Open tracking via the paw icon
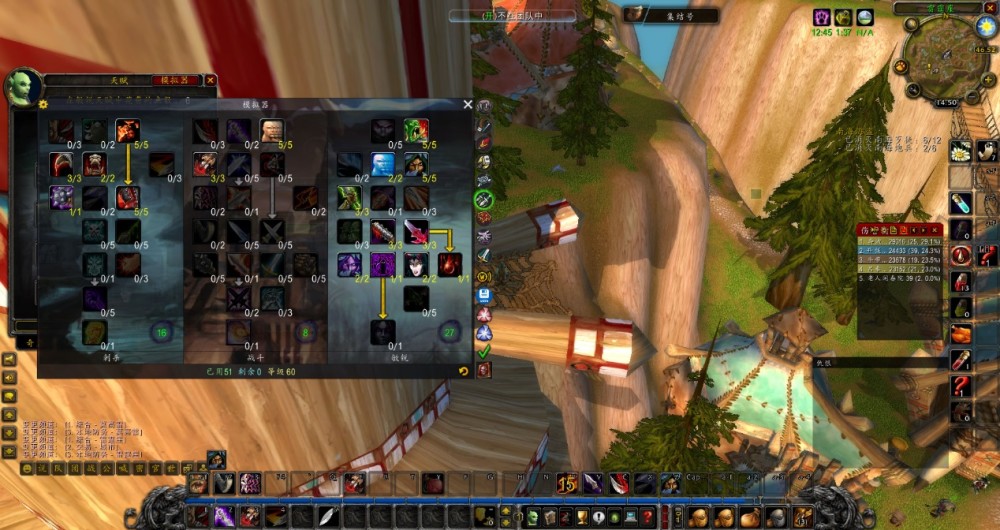Viewport: 1000px width, 530px height. (901, 67)
